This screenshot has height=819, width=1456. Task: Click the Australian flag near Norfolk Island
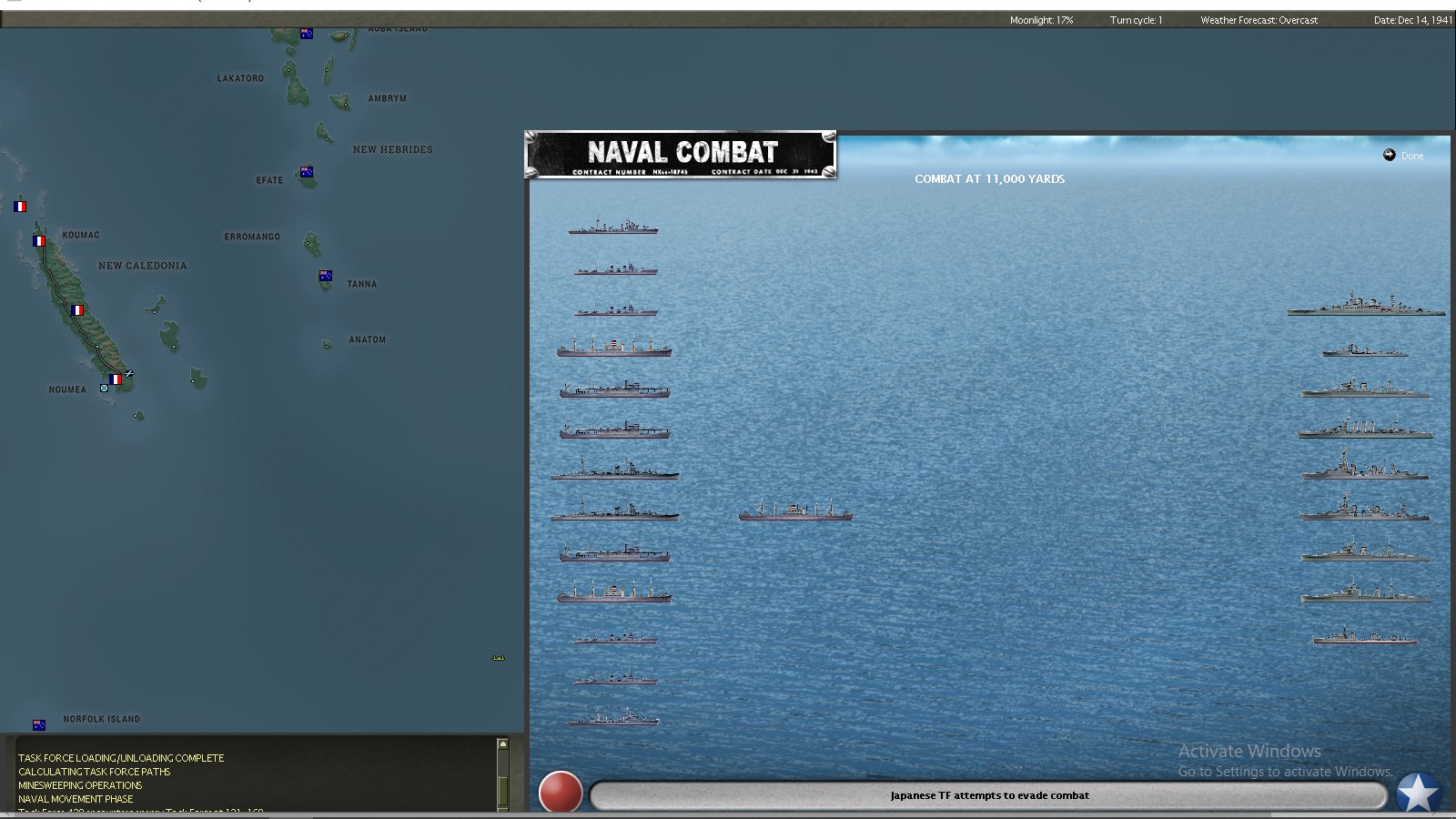point(38,724)
